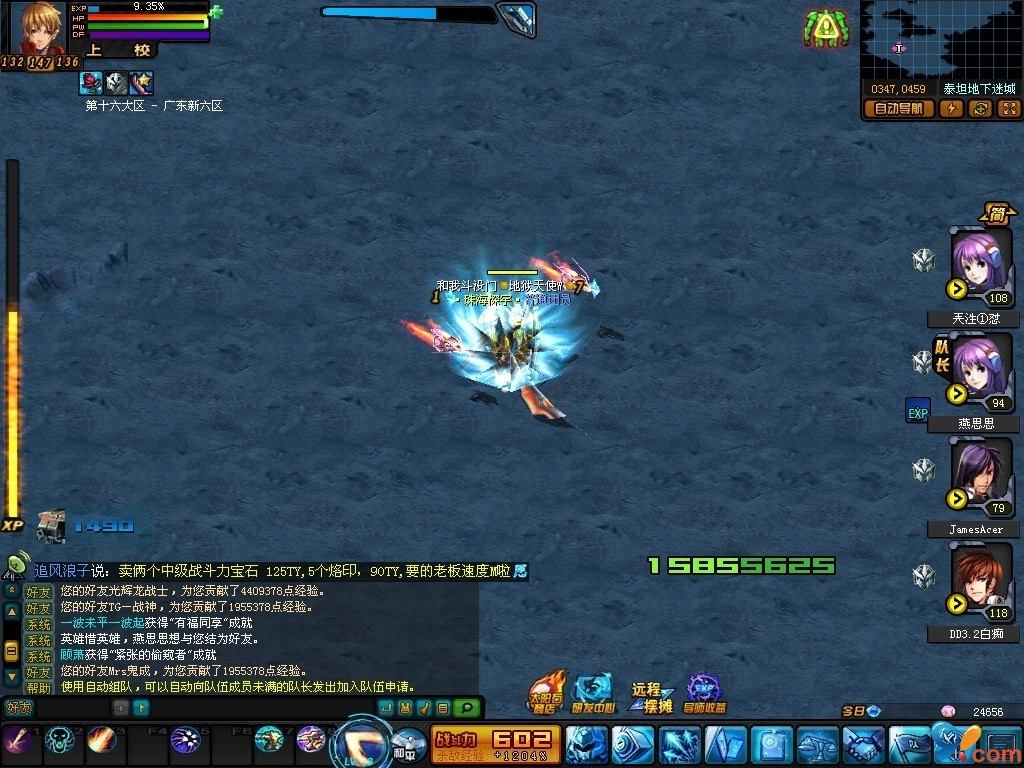Click the 自动导航 auto-navigation button
Screen dimensions: 1024x768
899,109
